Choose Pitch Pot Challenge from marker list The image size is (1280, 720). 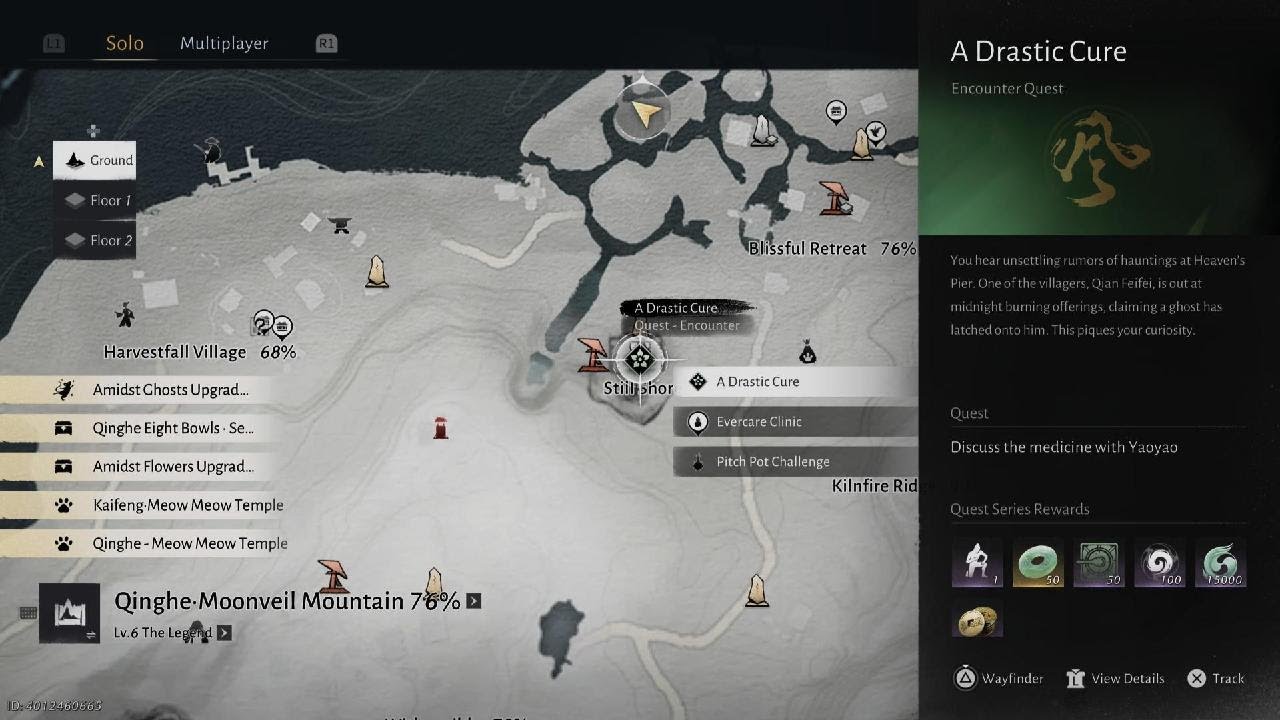pyautogui.click(x=796, y=461)
